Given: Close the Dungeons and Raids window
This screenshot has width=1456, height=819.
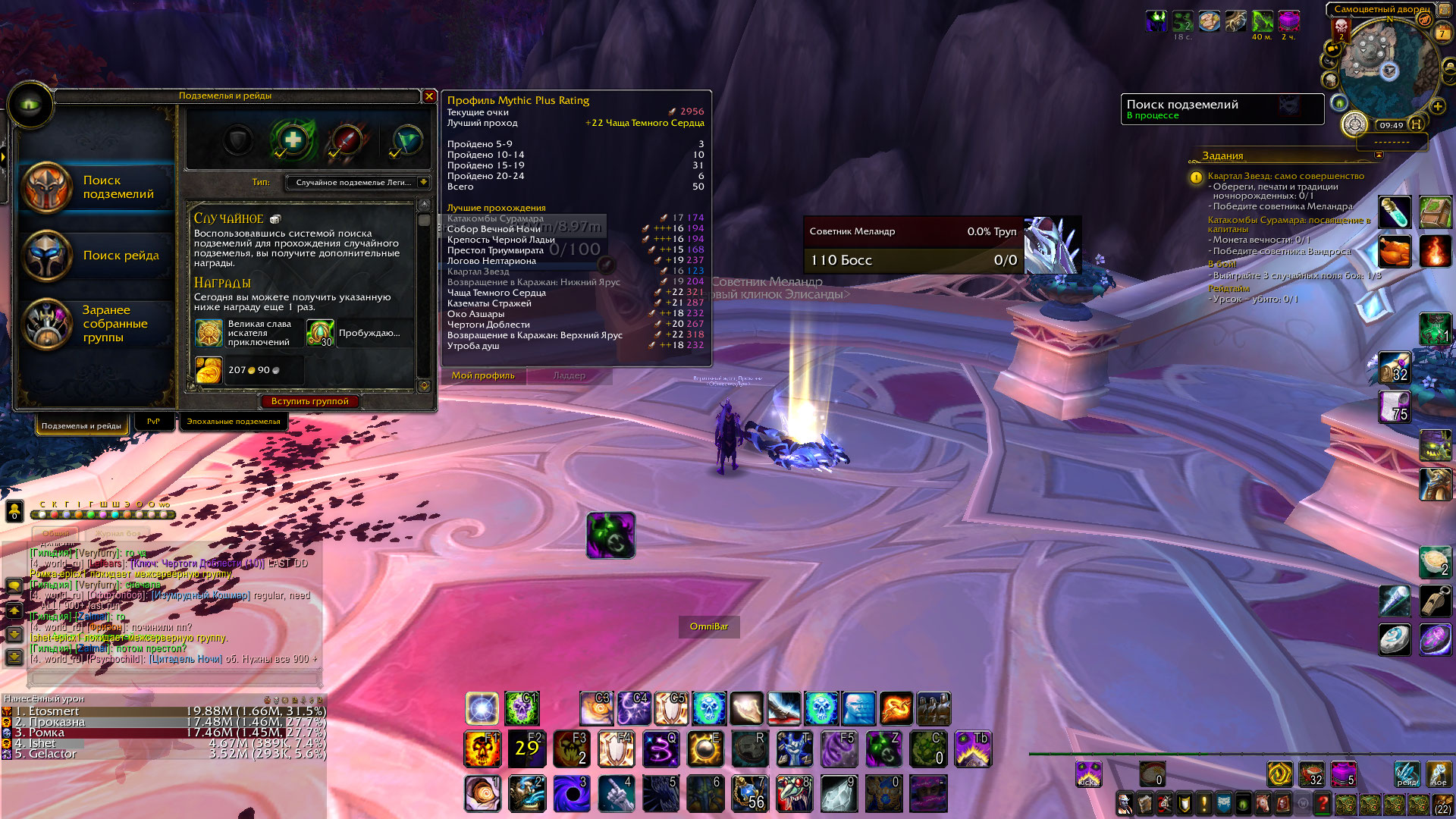Looking at the screenshot, I should pos(429,96).
